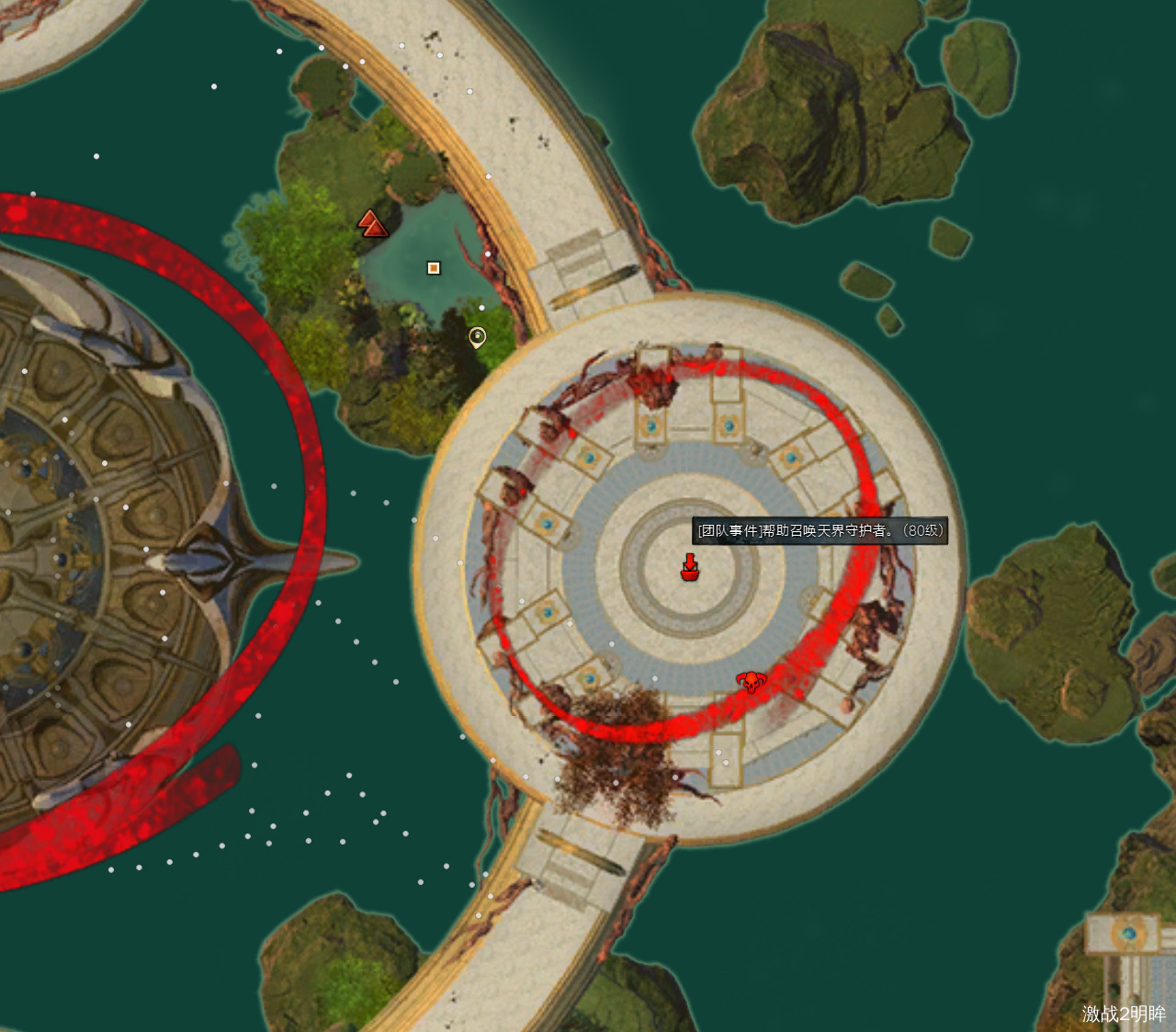Click the tan map pin marker

pos(477,337)
